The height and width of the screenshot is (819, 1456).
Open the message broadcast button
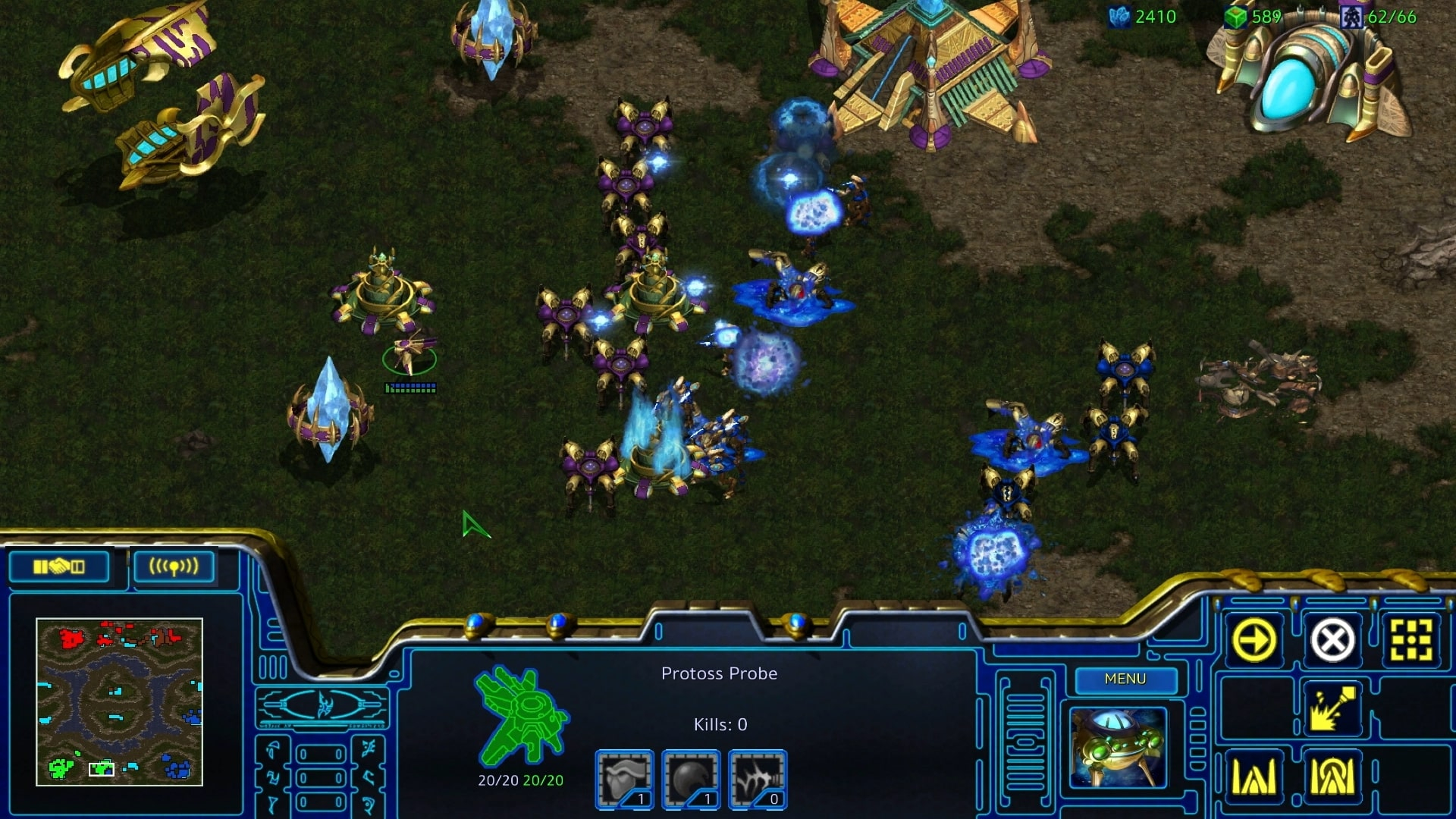(174, 566)
